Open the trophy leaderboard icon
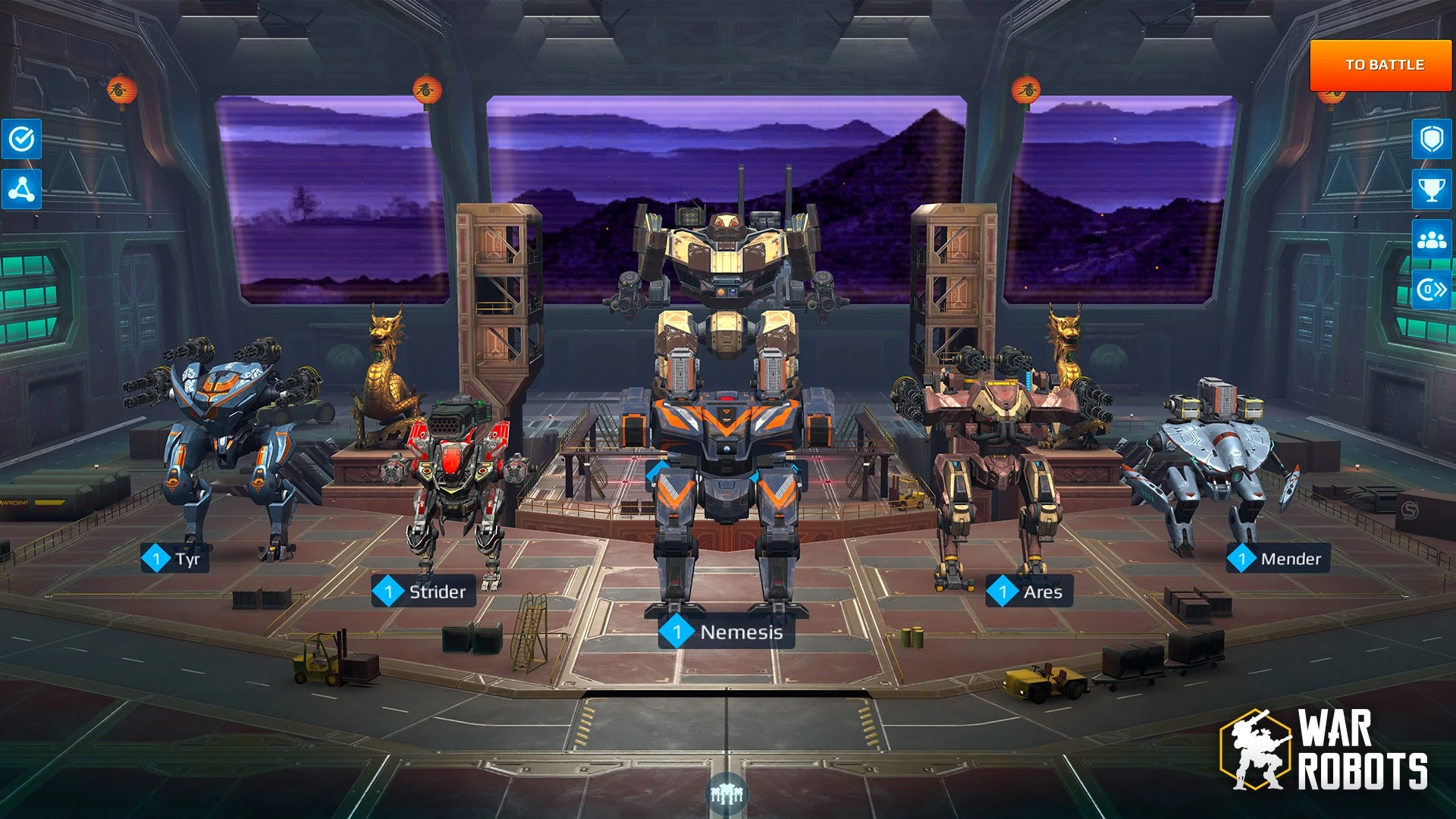 pos(1431,189)
